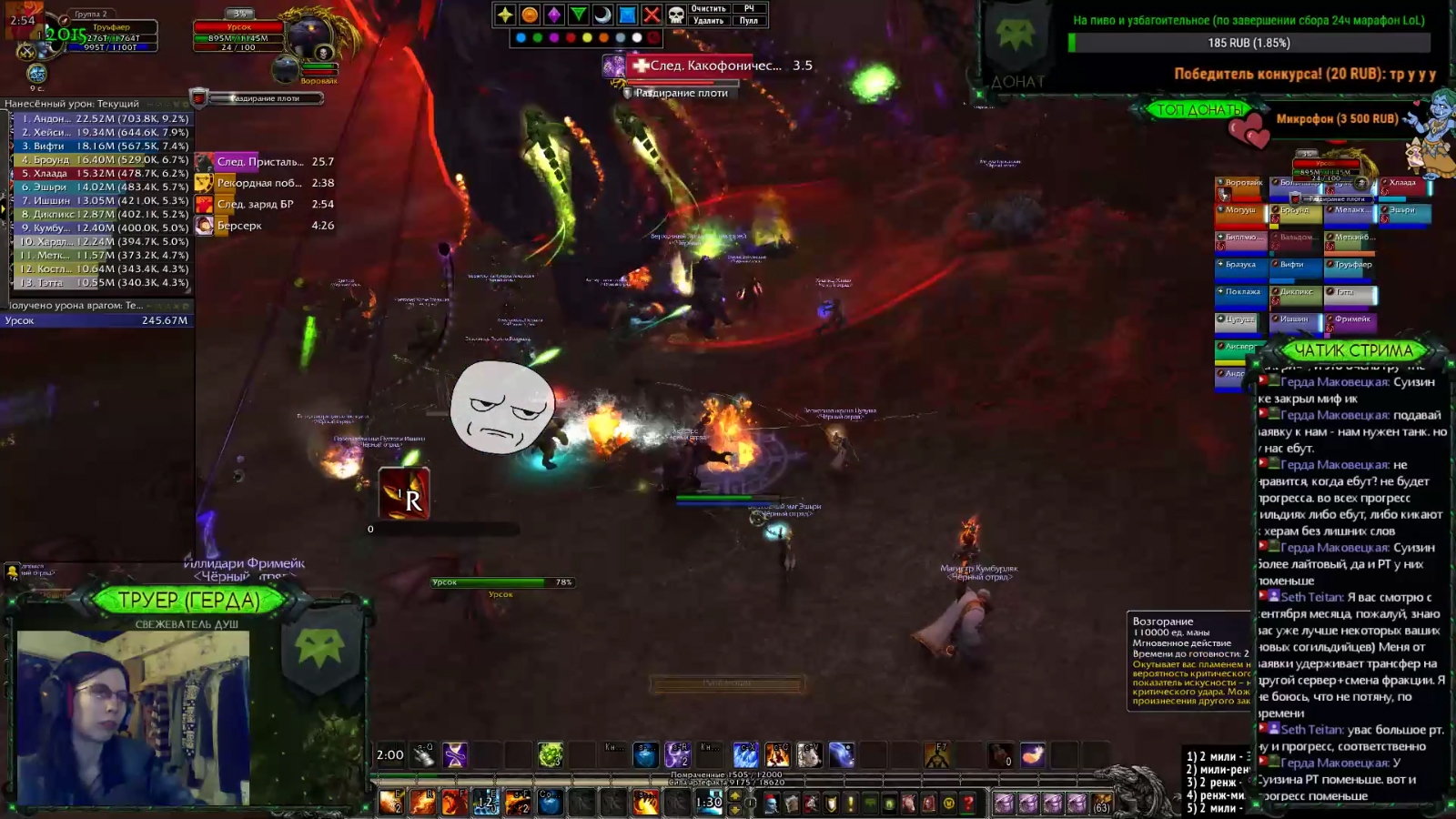Select the red cross raid marker

652,15
